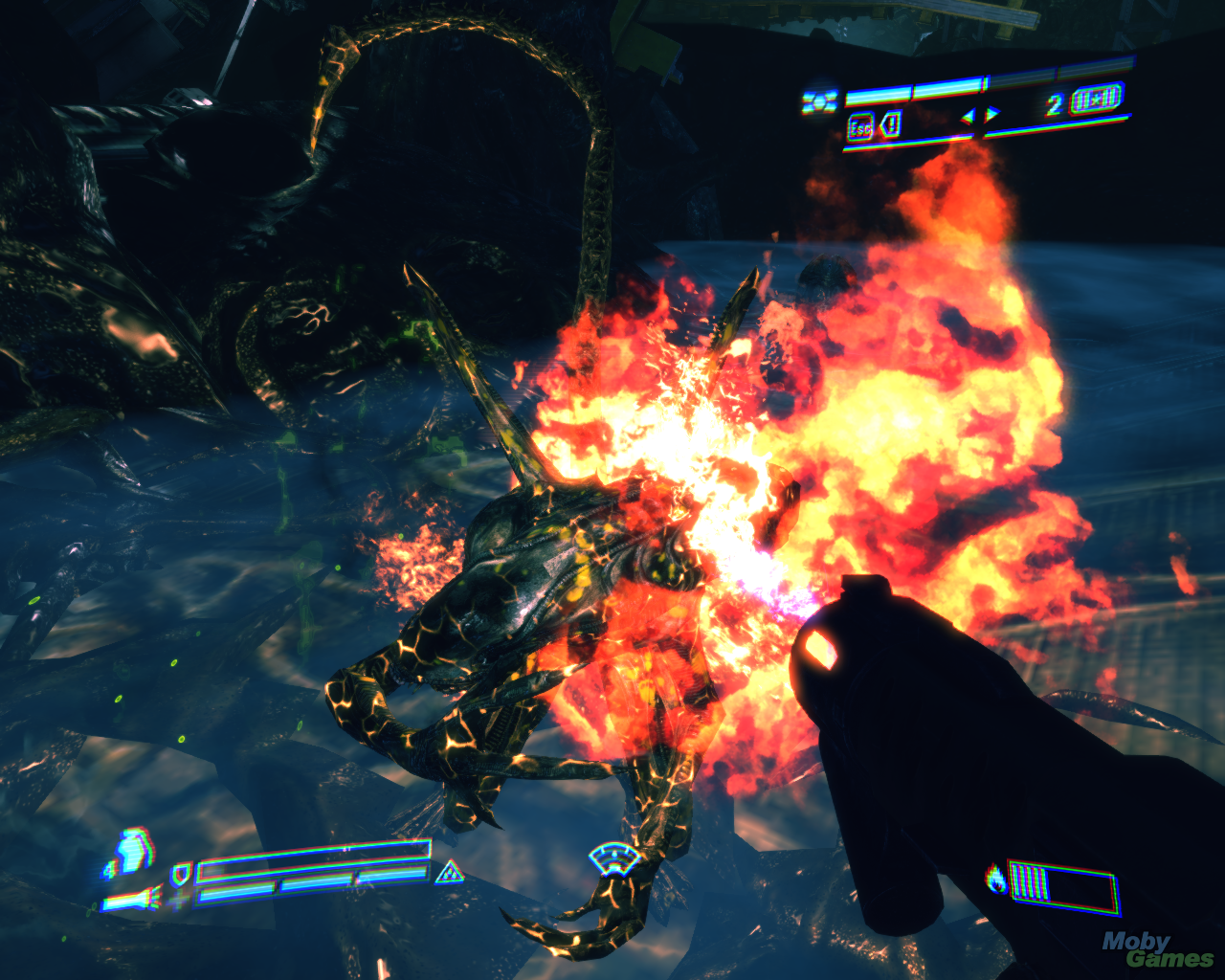Click the triangular warning icon beside armor

coord(448,873)
